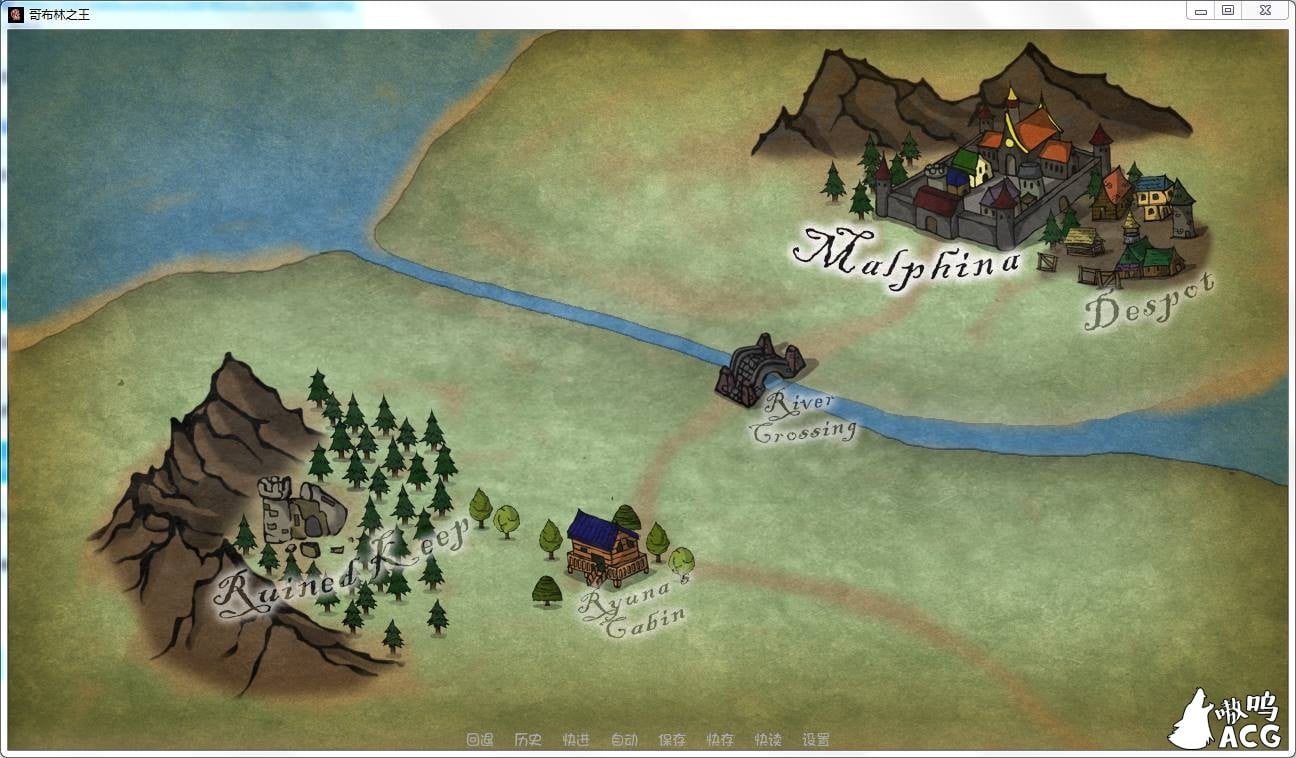Viewport: 1296px width, 758px height.
Task: Close the game window
Action: coord(1264,11)
